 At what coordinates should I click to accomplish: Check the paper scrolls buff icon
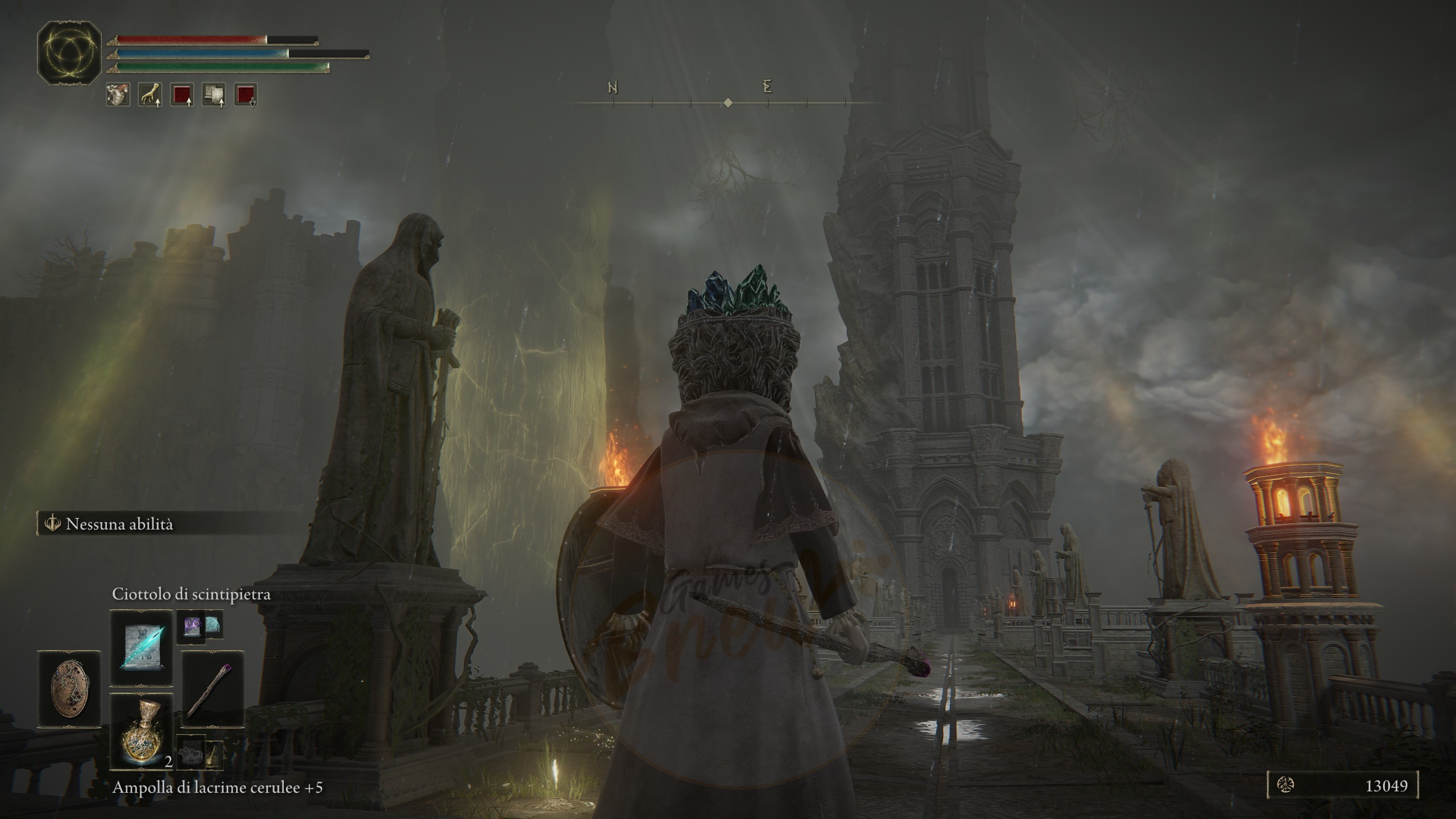tap(214, 94)
